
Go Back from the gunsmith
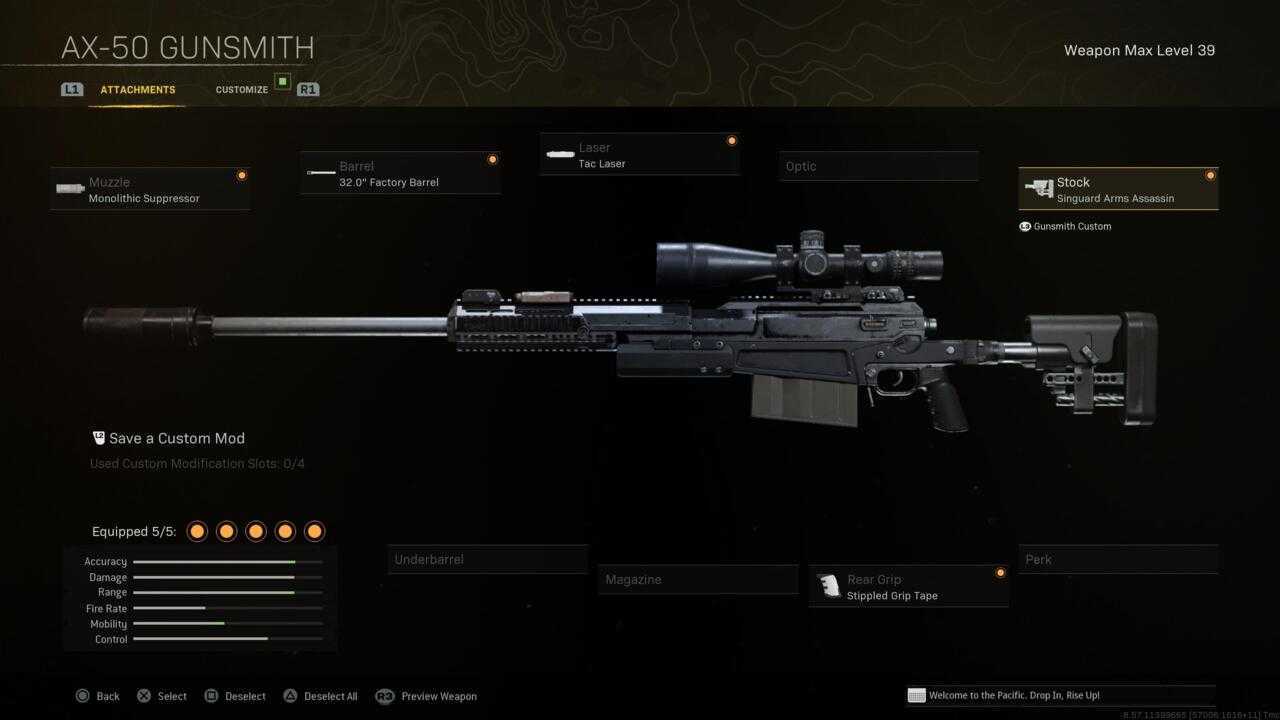[x=98, y=696]
